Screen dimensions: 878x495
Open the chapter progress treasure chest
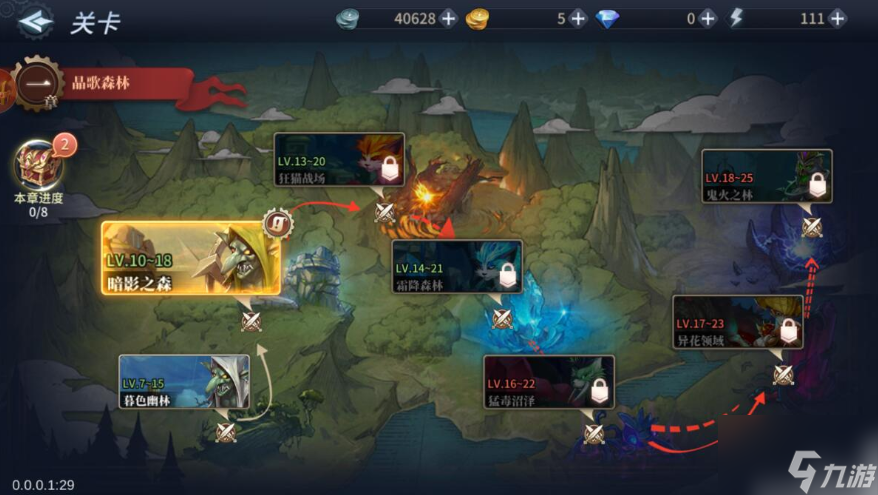pos(40,164)
